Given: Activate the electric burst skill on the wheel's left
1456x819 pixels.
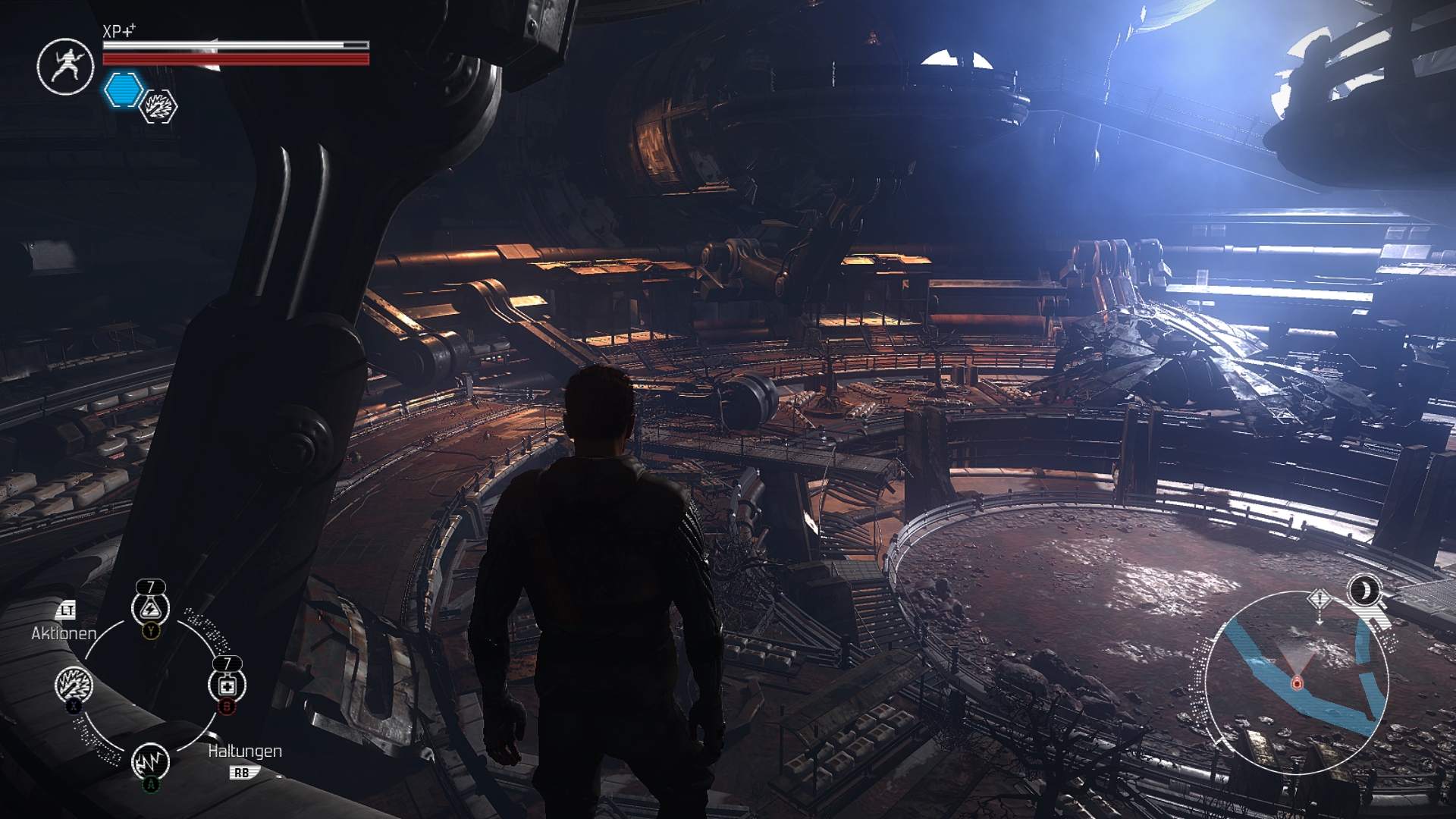Looking at the screenshot, I should click(74, 686).
